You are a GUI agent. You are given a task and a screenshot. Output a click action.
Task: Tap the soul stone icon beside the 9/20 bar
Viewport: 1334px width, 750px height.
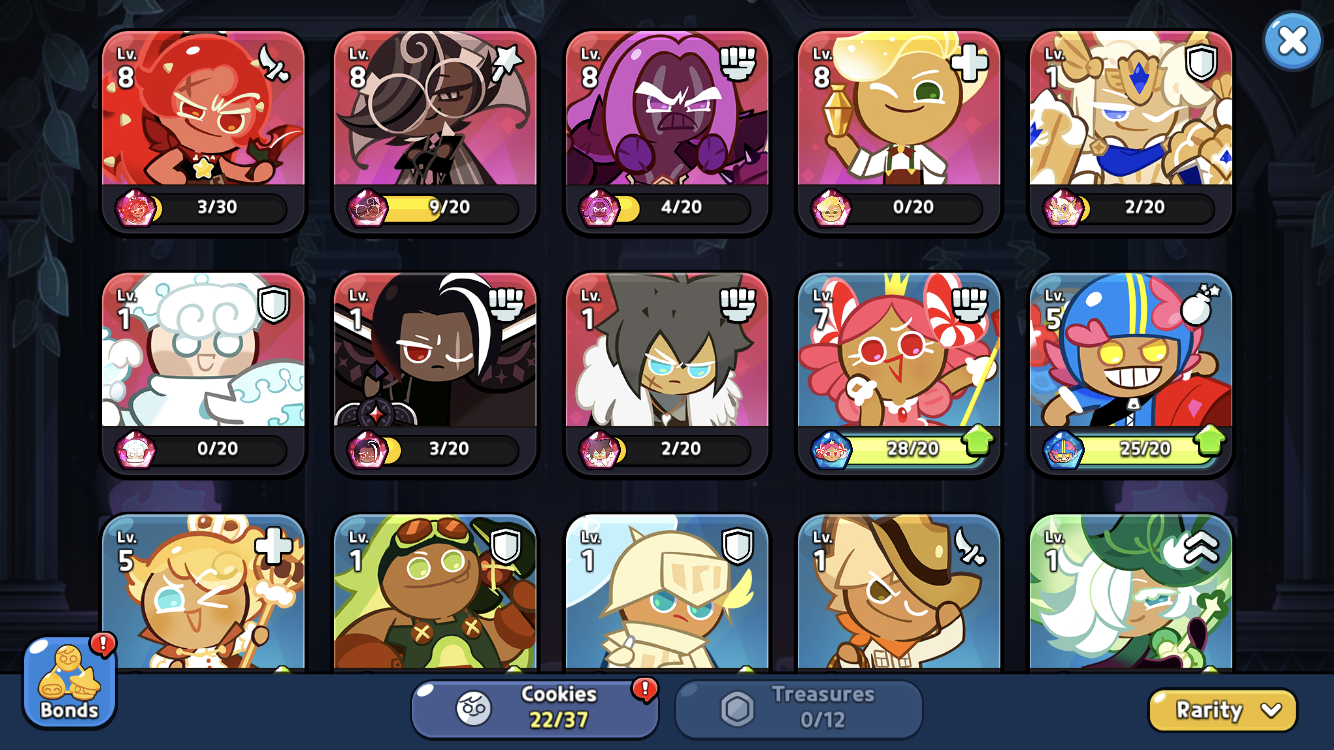click(x=365, y=208)
